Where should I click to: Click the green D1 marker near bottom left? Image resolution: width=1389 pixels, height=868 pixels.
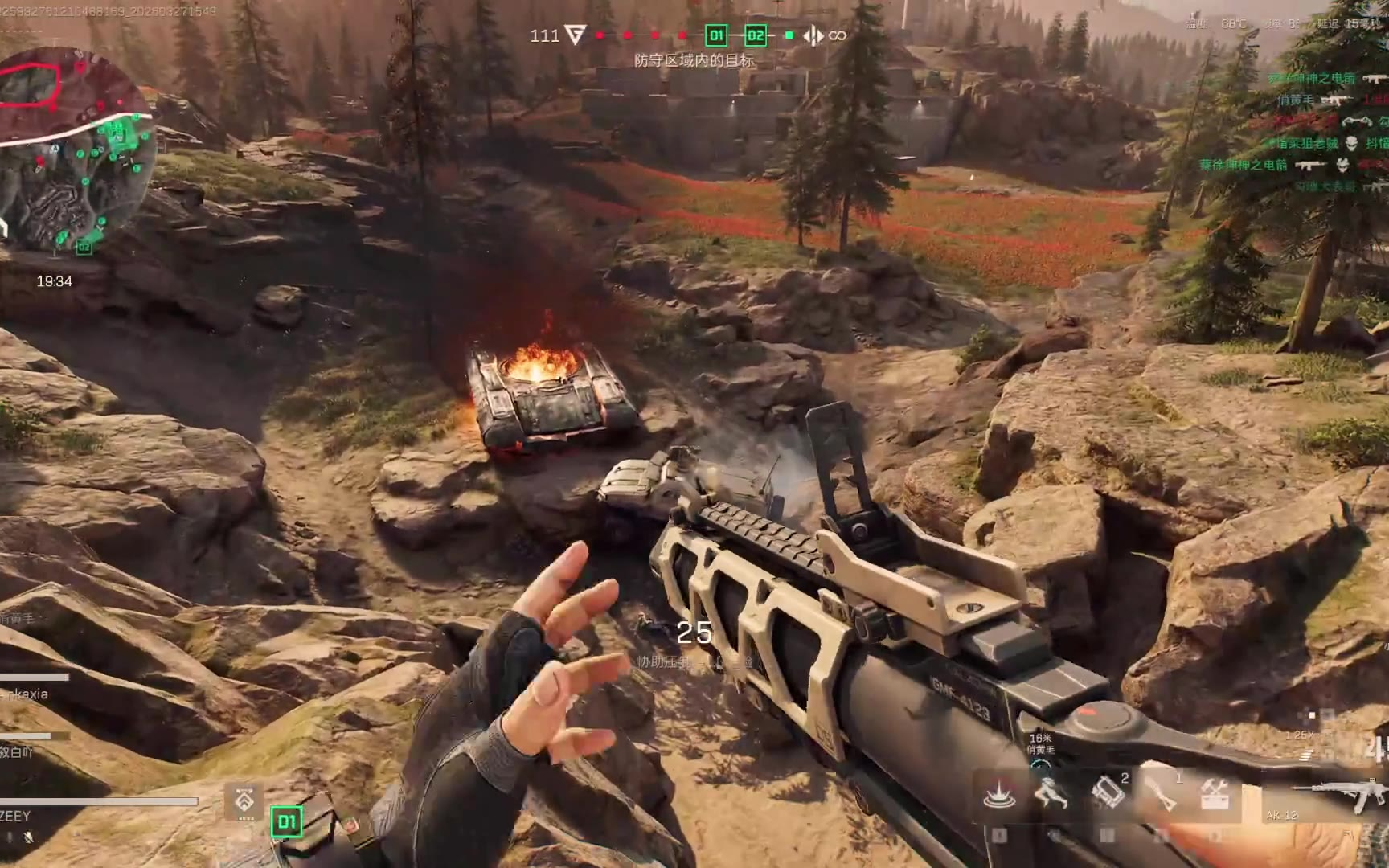coord(287,821)
